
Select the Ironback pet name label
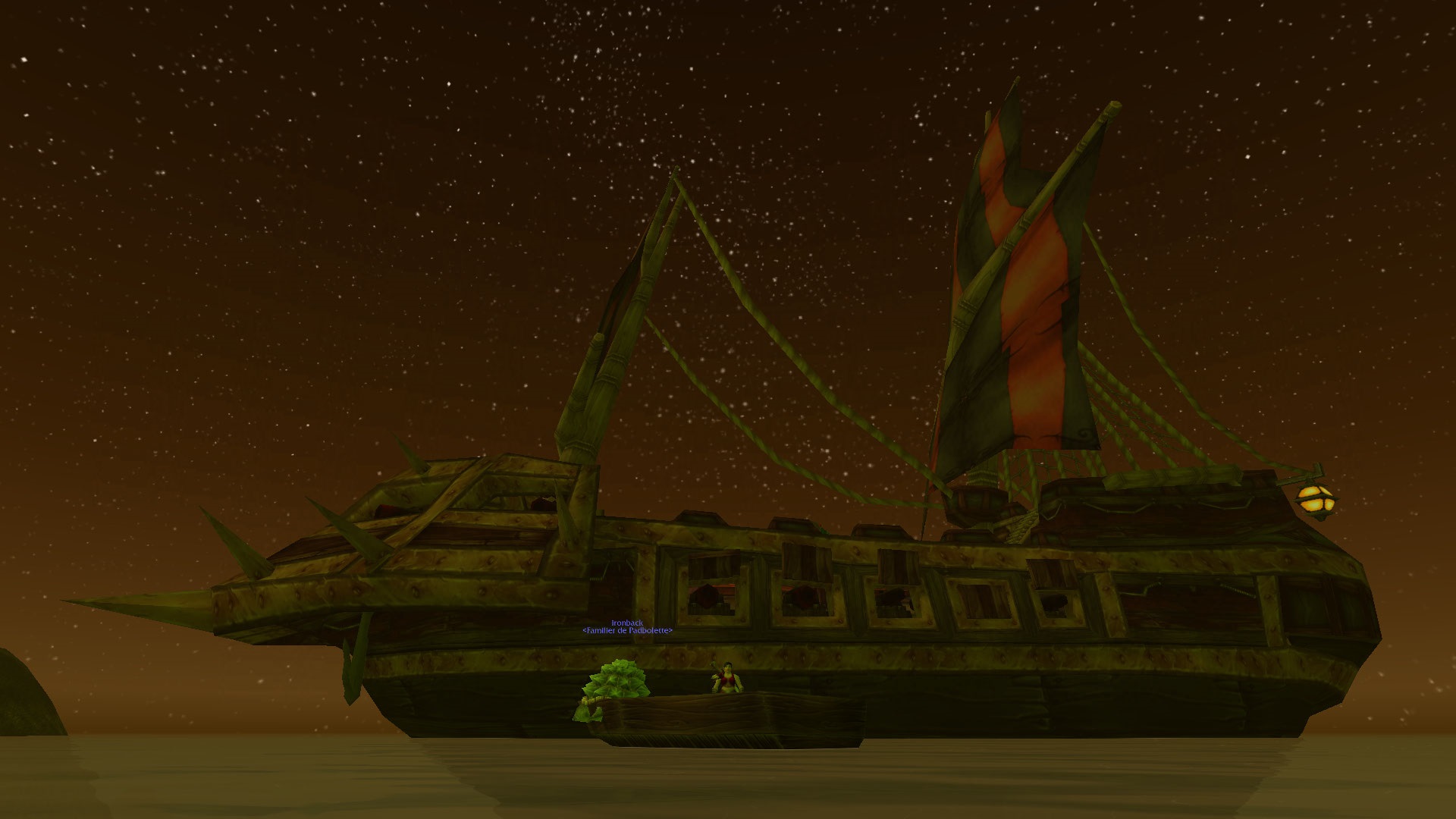627,623
